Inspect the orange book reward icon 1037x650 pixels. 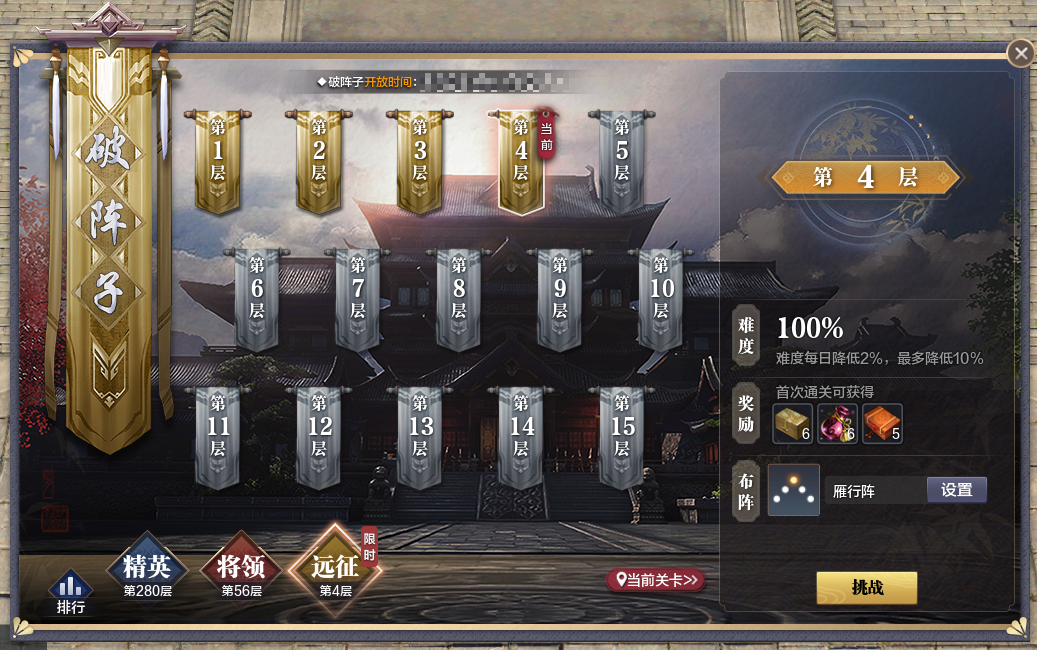click(882, 423)
